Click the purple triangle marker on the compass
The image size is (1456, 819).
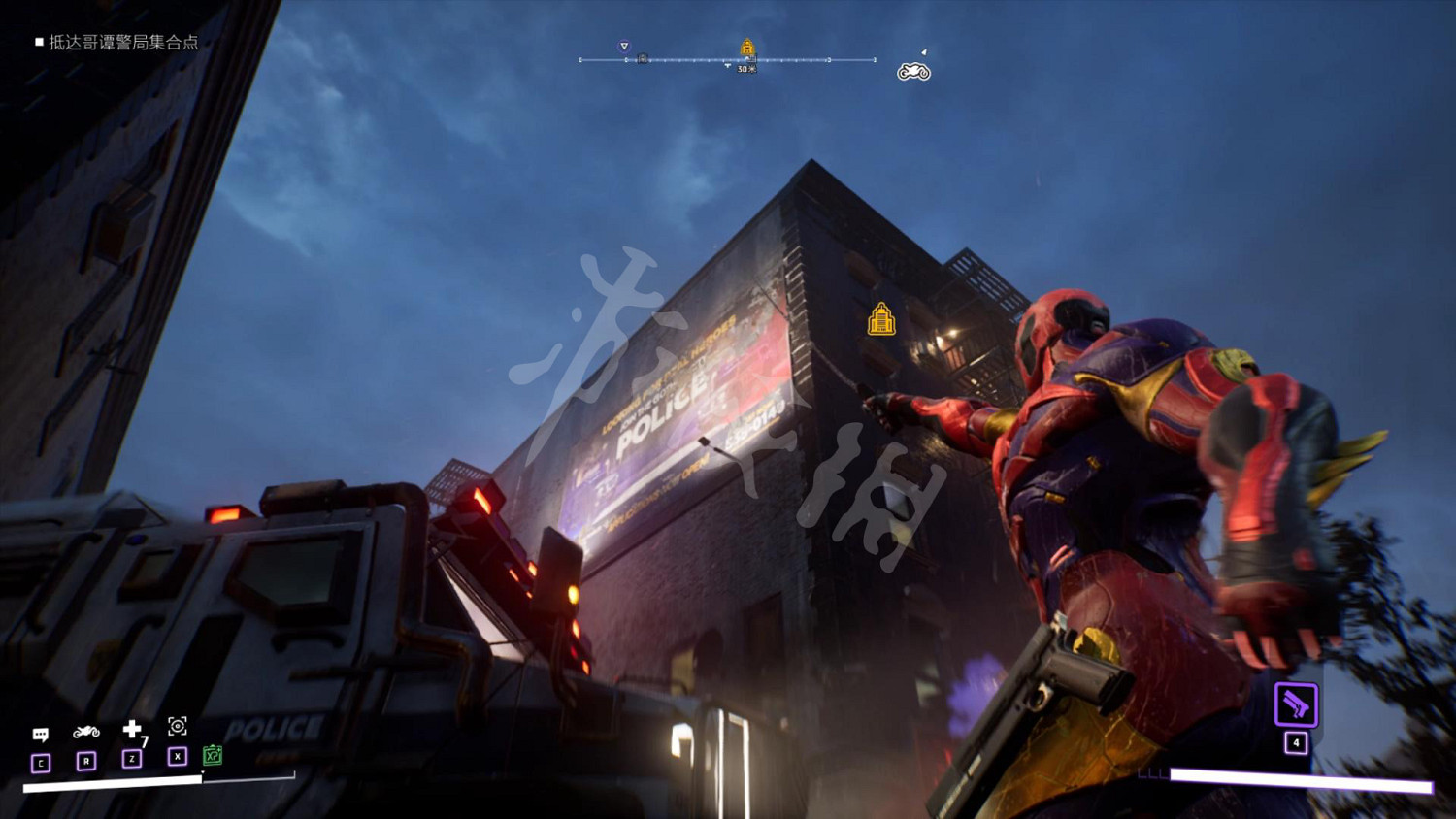point(624,46)
